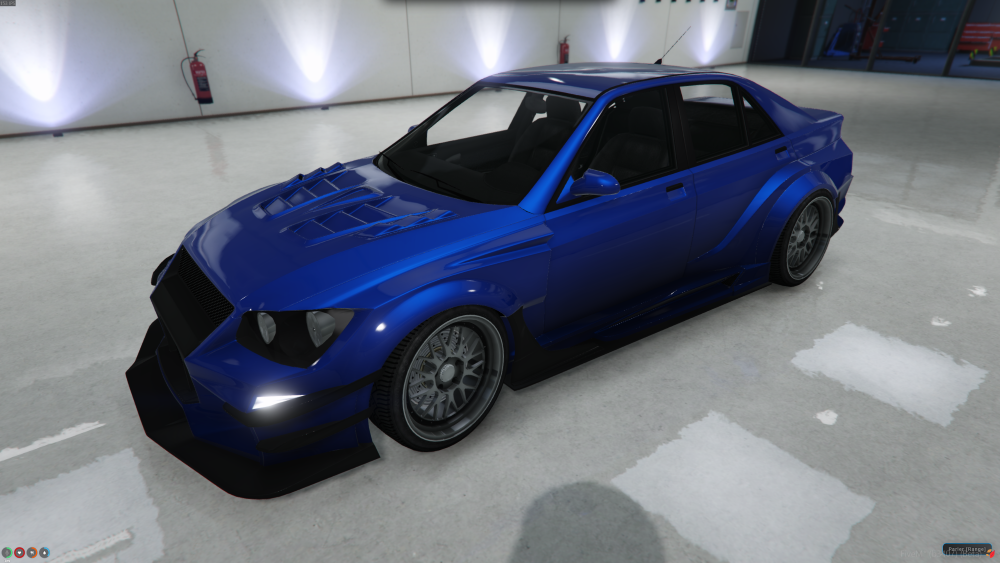Click the green microphone voice icon
Viewport: 1000px width, 563px height.
pos(7,551)
